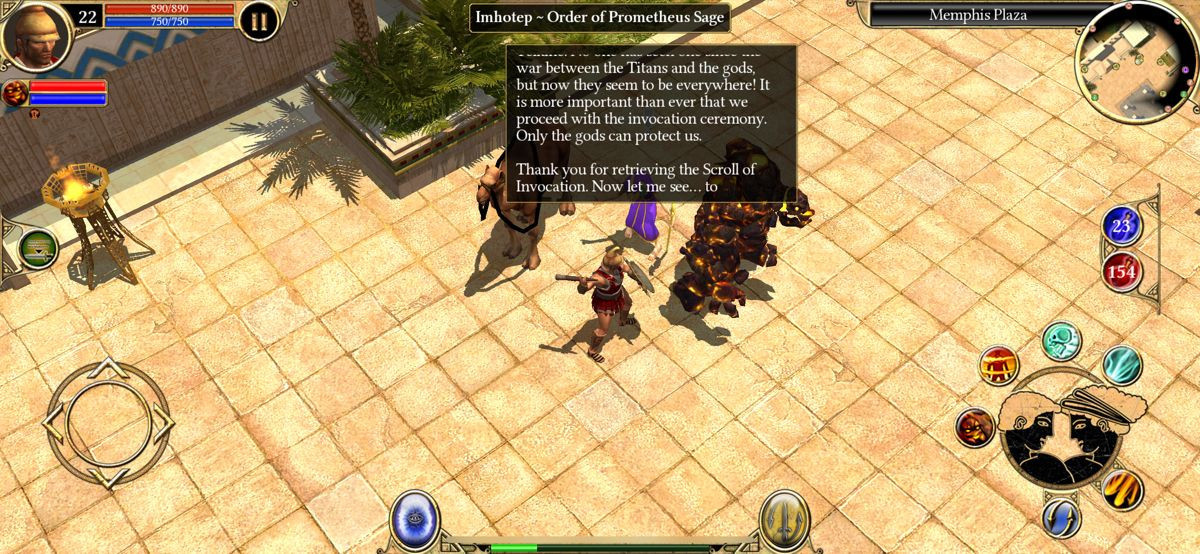Pause the game with the pause button

coord(258,21)
